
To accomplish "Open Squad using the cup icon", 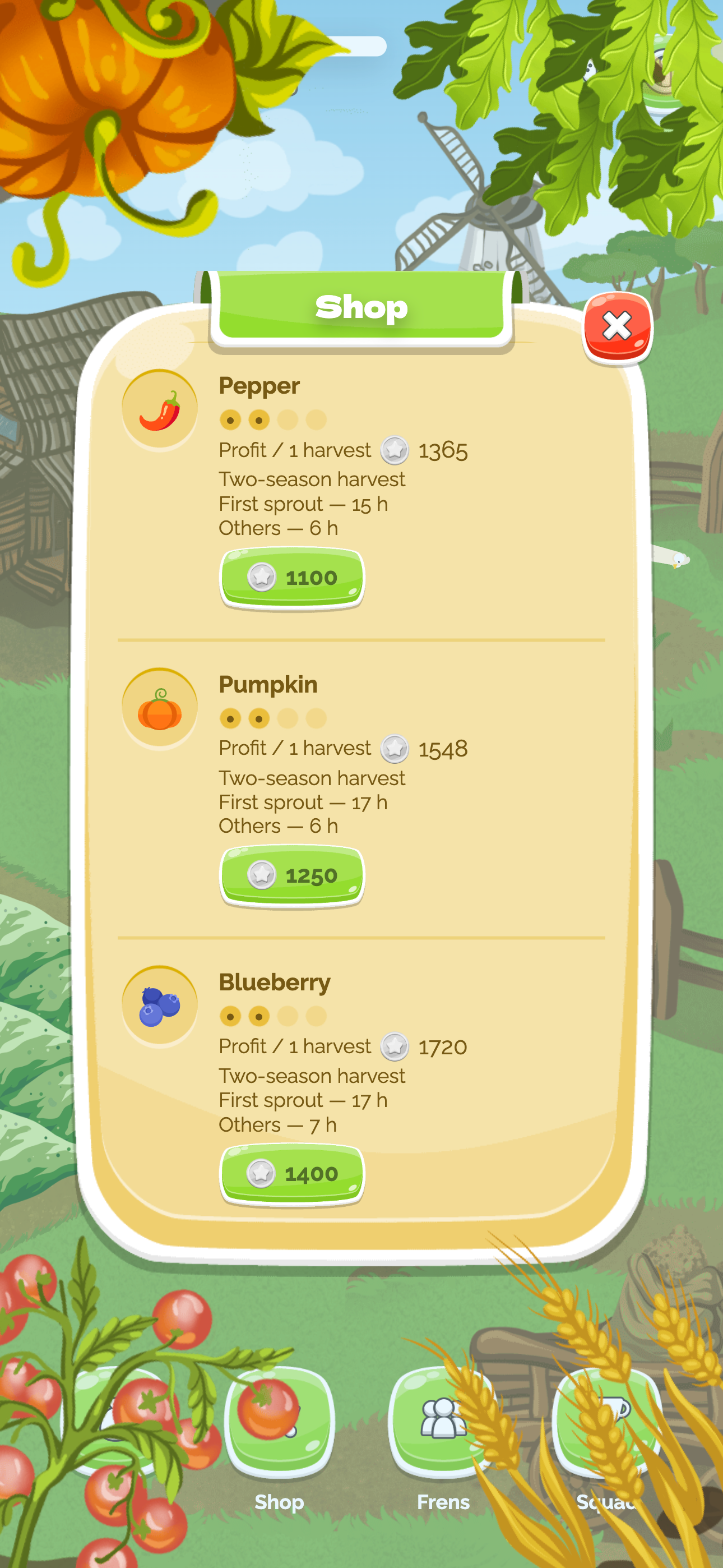I will [609, 1418].
